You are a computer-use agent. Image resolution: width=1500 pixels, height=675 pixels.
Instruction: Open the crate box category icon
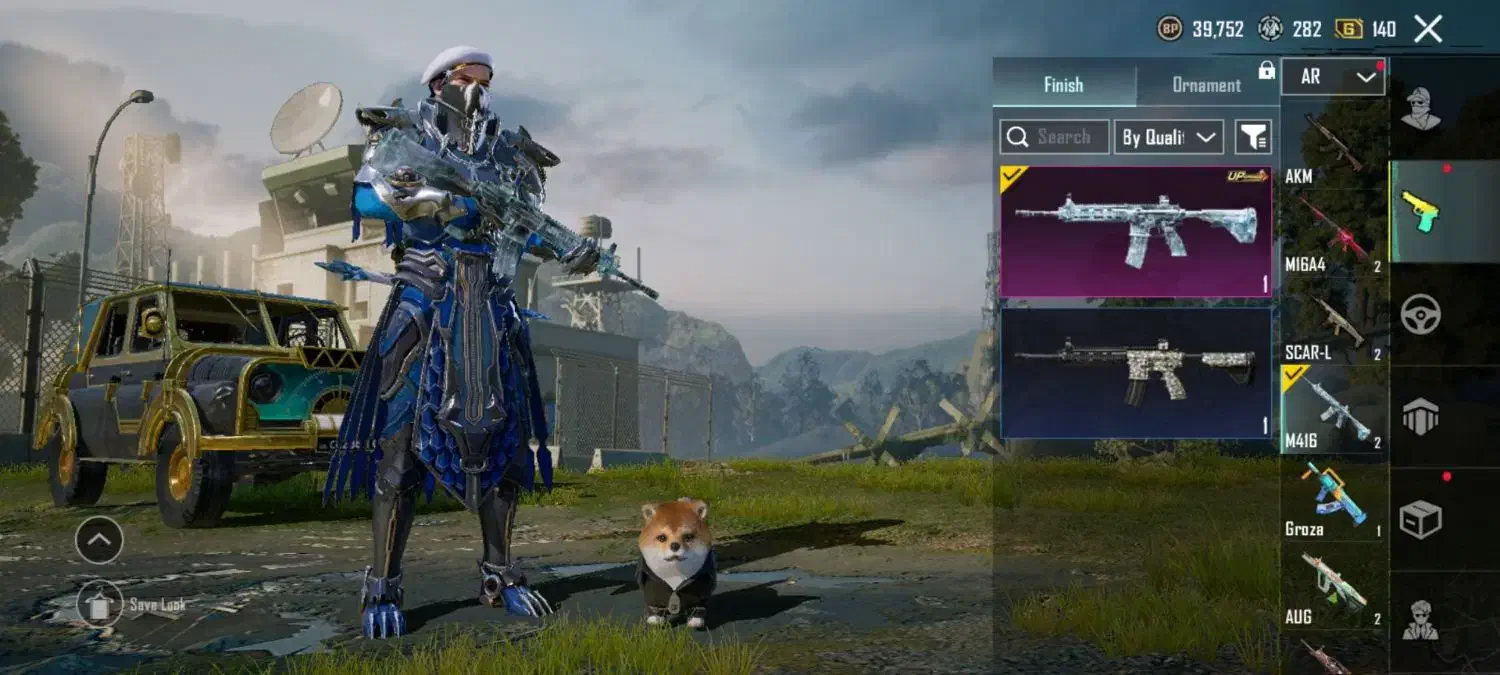tap(1420, 519)
